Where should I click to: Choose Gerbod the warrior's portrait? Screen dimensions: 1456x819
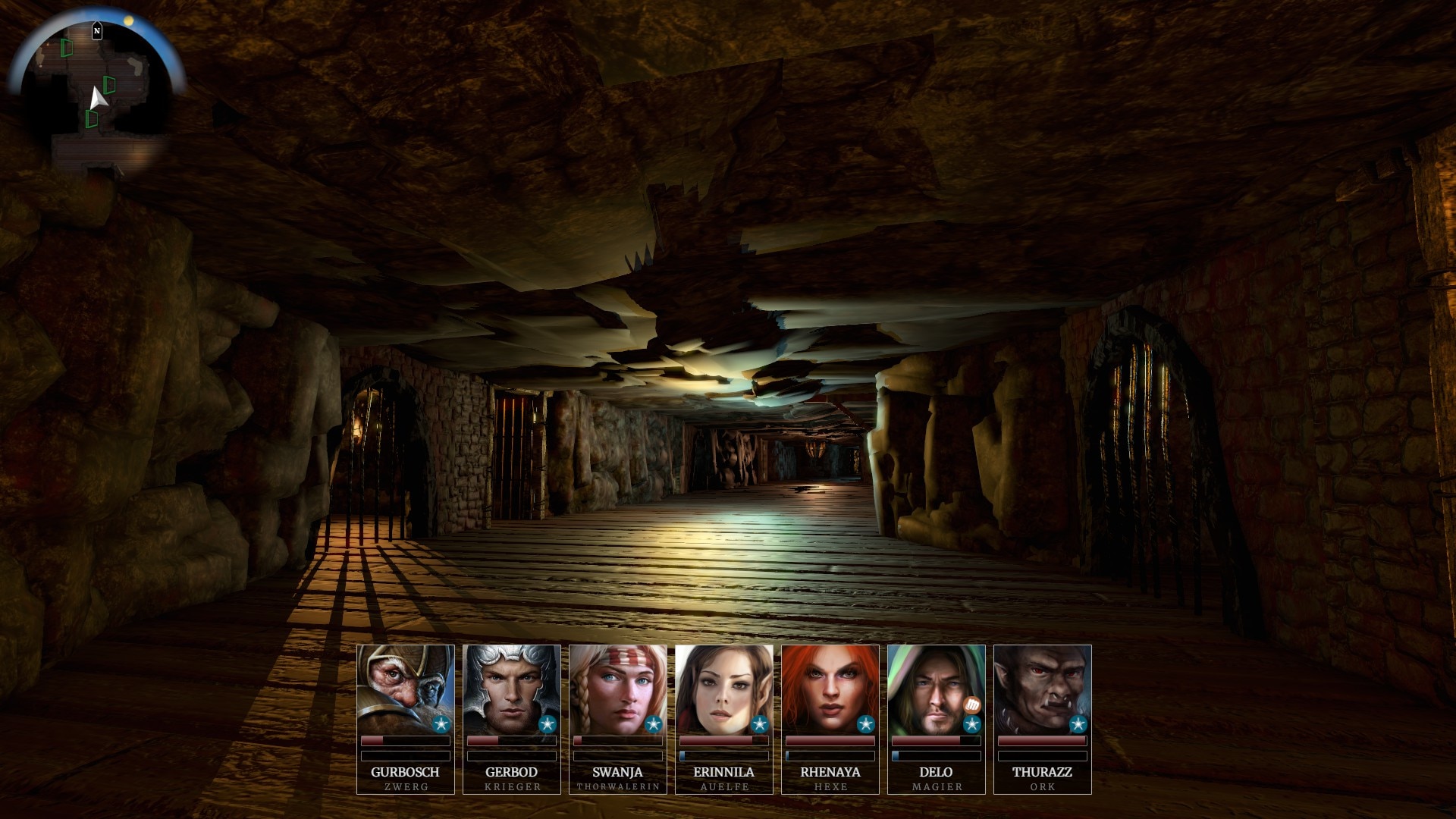coord(511,689)
